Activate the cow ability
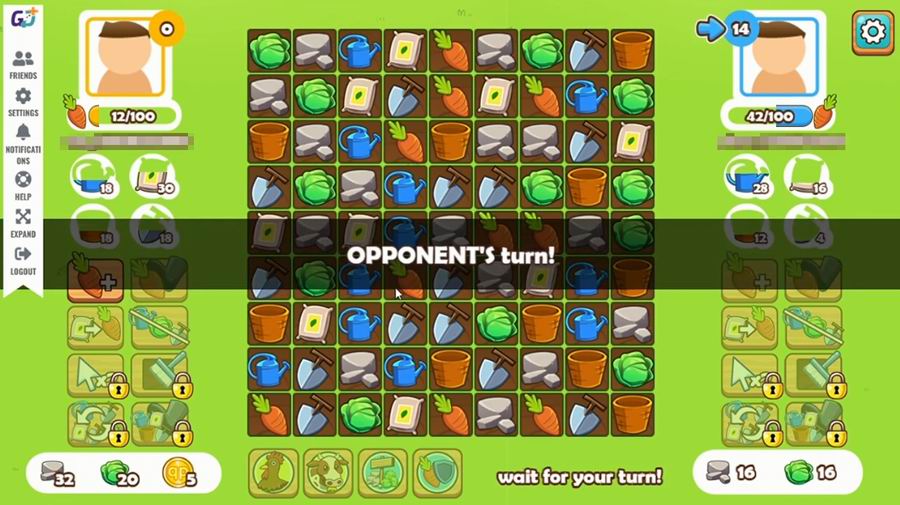Viewport: 900px width, 505px height. [x=328, y=474]
